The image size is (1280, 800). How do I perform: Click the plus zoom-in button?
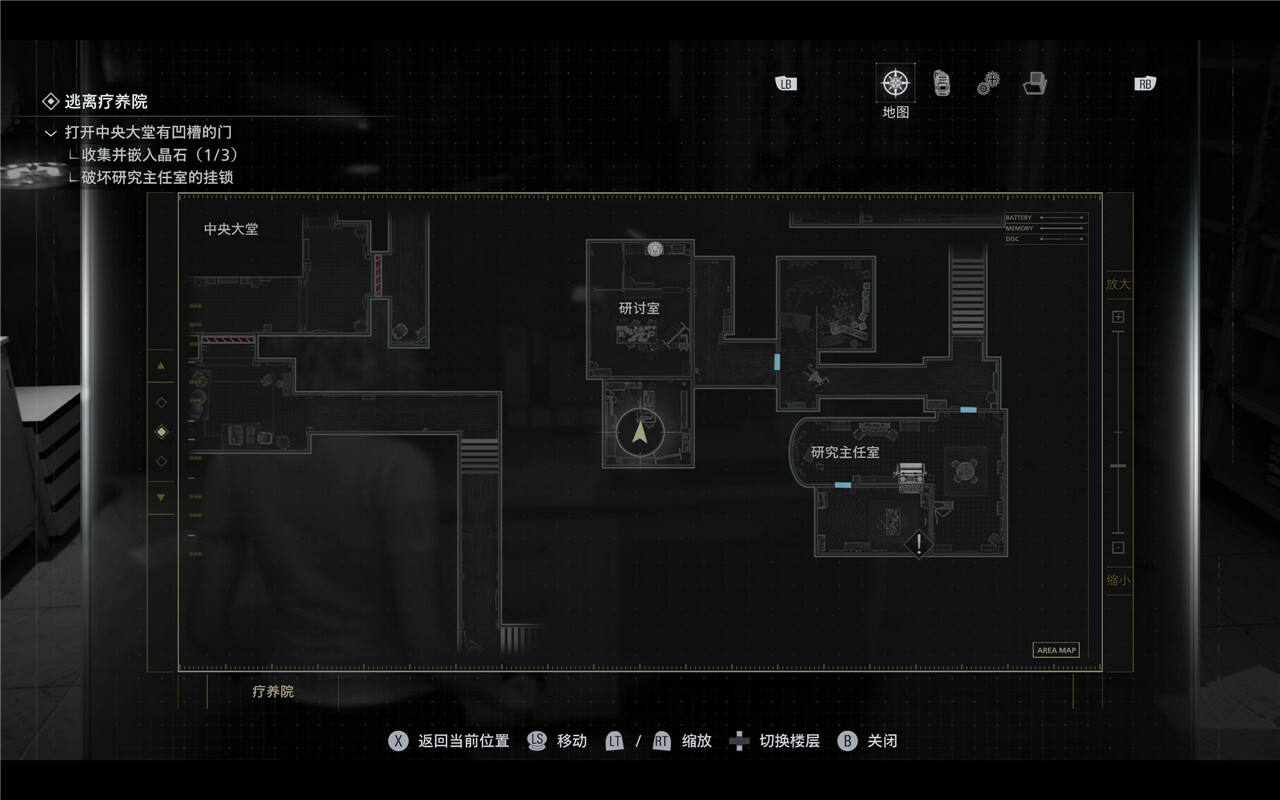pos(1118,317)
